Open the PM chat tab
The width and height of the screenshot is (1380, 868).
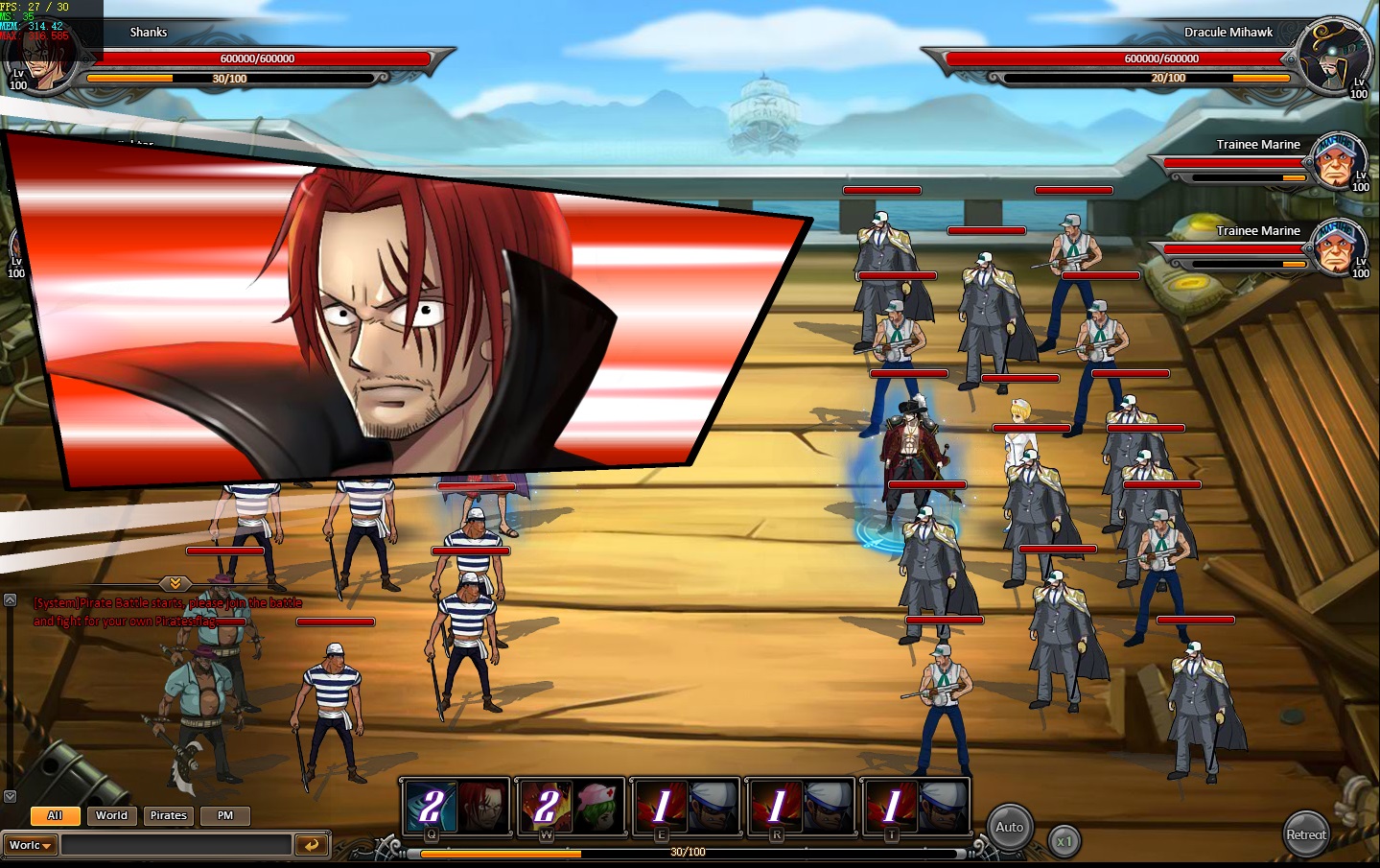225,815
